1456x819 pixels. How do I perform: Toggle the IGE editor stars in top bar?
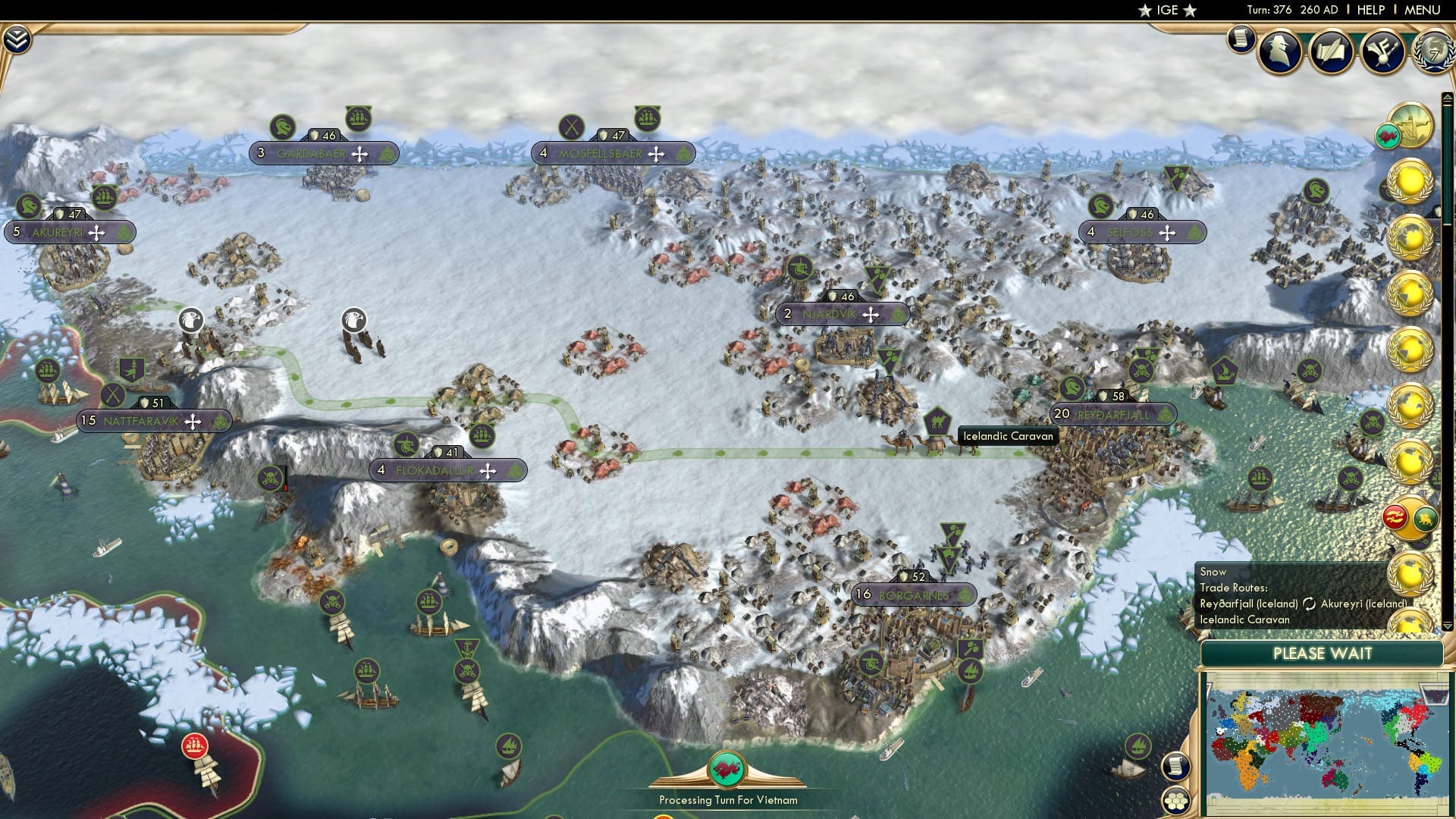1168,11
